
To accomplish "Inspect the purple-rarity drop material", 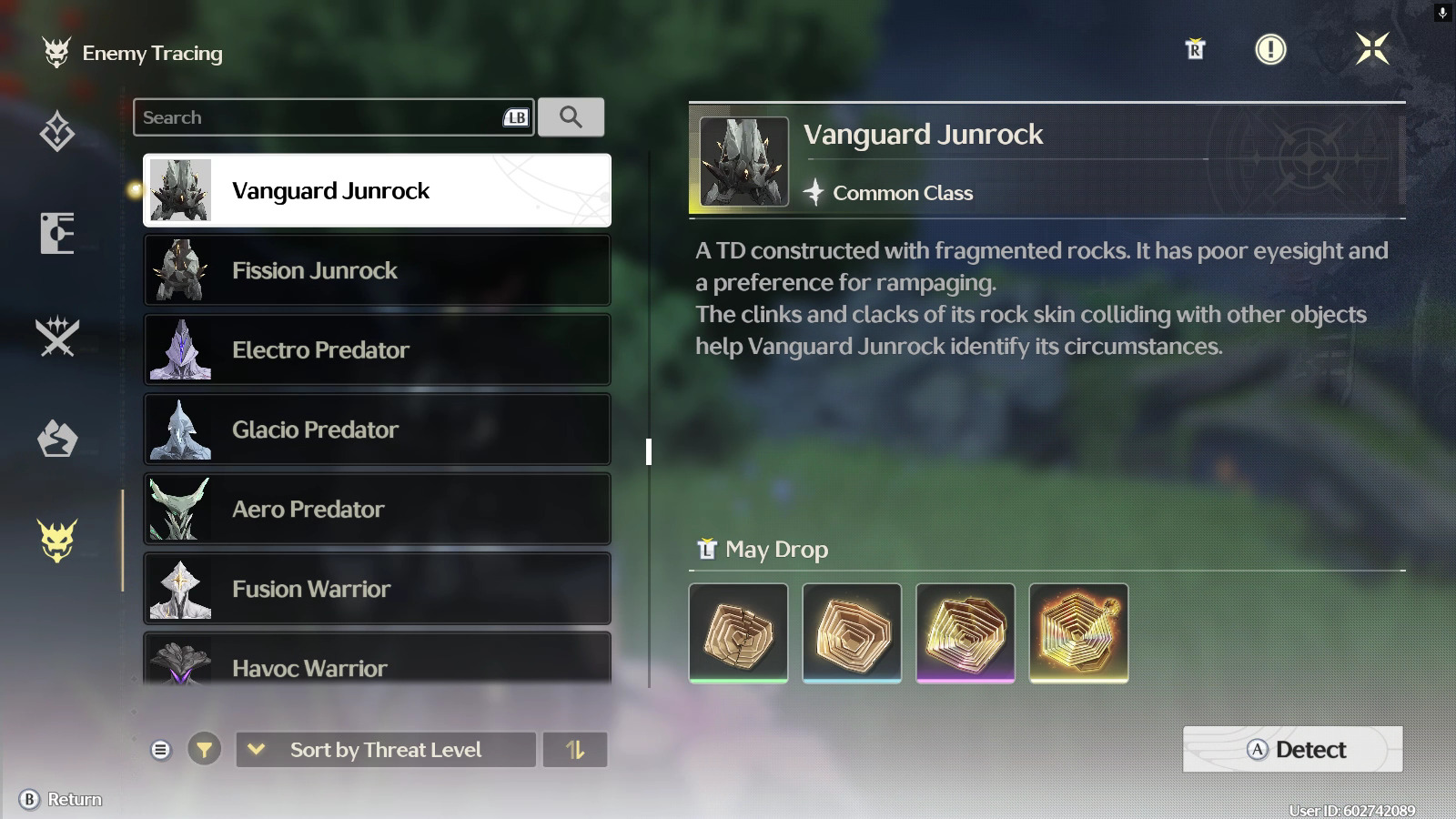I will [965, 632].
